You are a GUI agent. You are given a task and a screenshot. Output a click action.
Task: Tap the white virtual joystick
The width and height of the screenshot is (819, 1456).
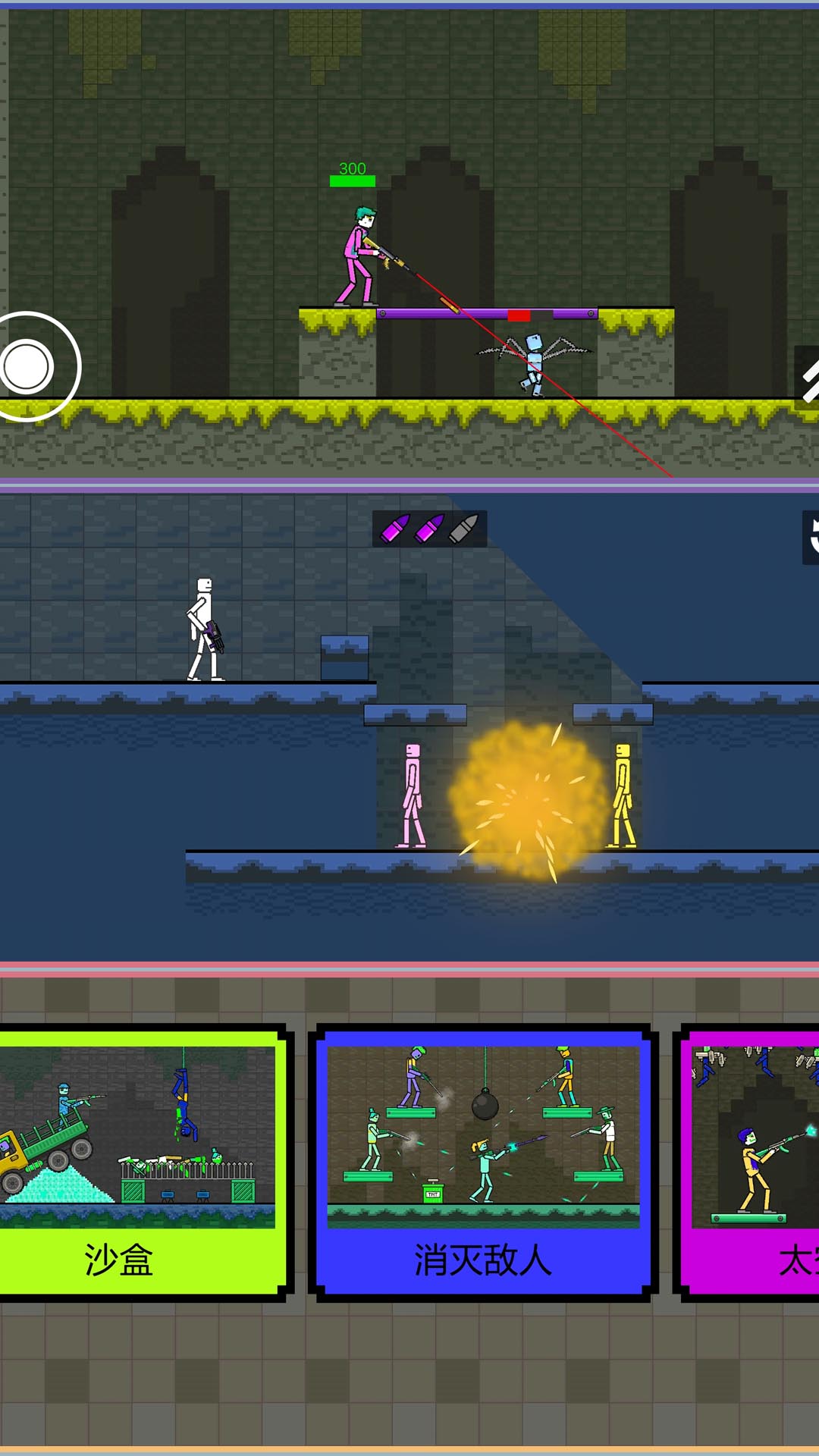click(x=28, y=367)
